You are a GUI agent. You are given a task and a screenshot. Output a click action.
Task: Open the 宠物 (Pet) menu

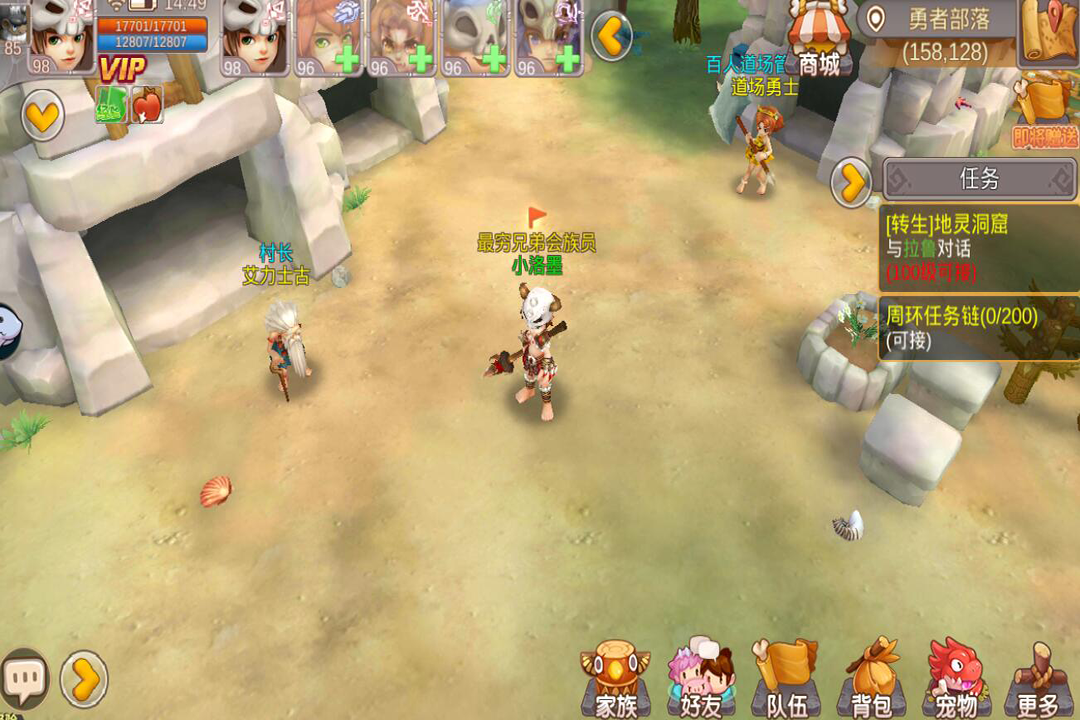coord(955,682)
